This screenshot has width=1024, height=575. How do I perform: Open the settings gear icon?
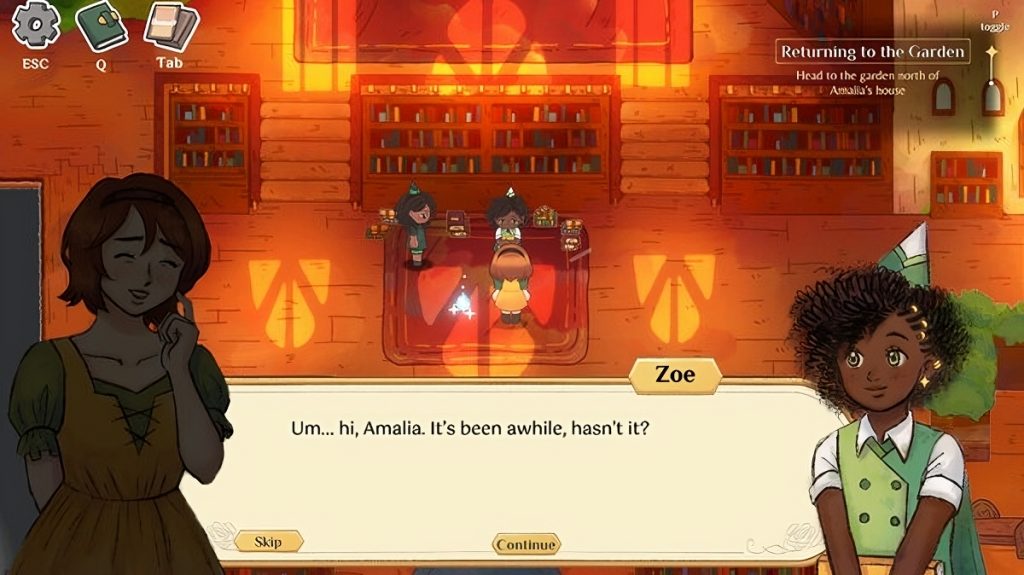[x=35, y=25]
